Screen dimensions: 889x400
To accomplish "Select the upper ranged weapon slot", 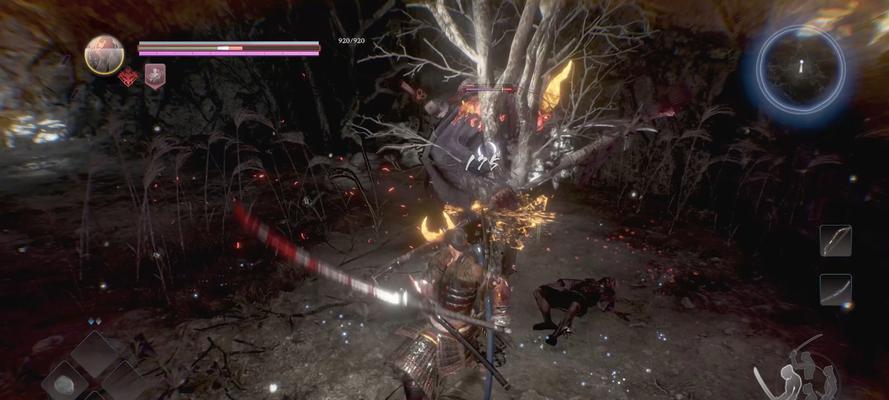I will [835, 241].
